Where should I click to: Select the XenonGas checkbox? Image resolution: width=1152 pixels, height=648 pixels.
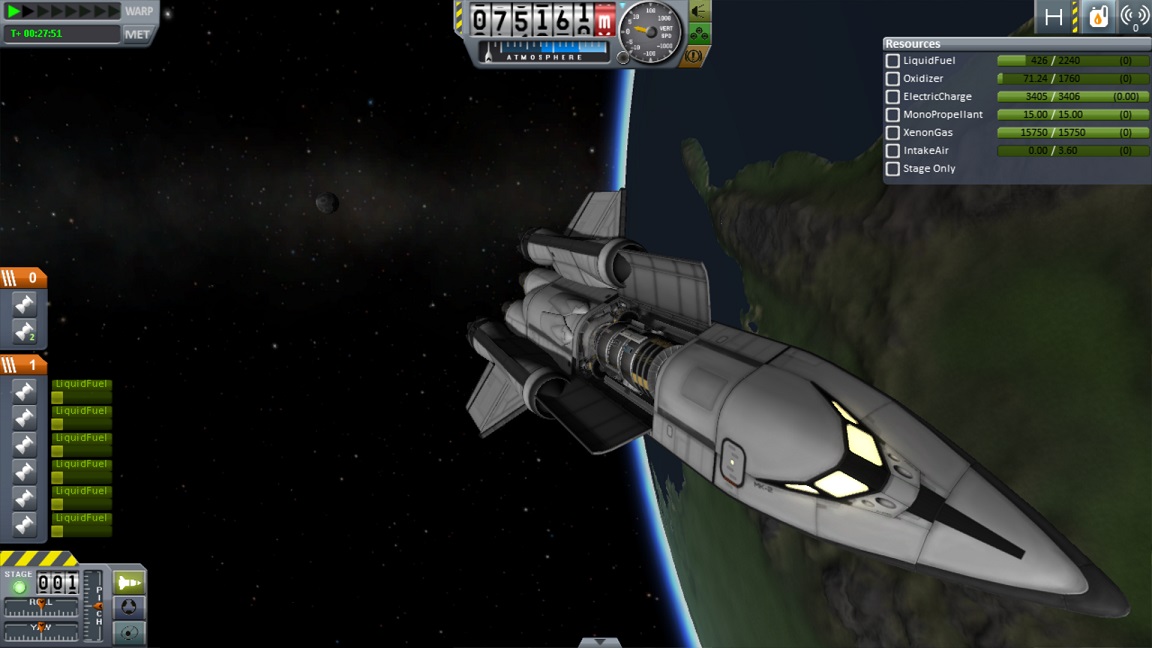893,133
